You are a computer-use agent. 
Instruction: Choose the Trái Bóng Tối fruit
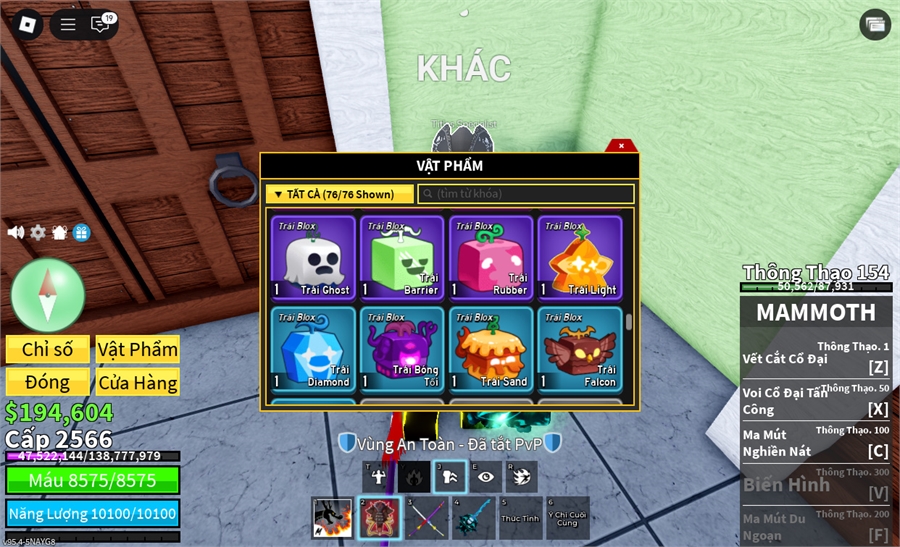pyautogui.click(x=402, y=348)
